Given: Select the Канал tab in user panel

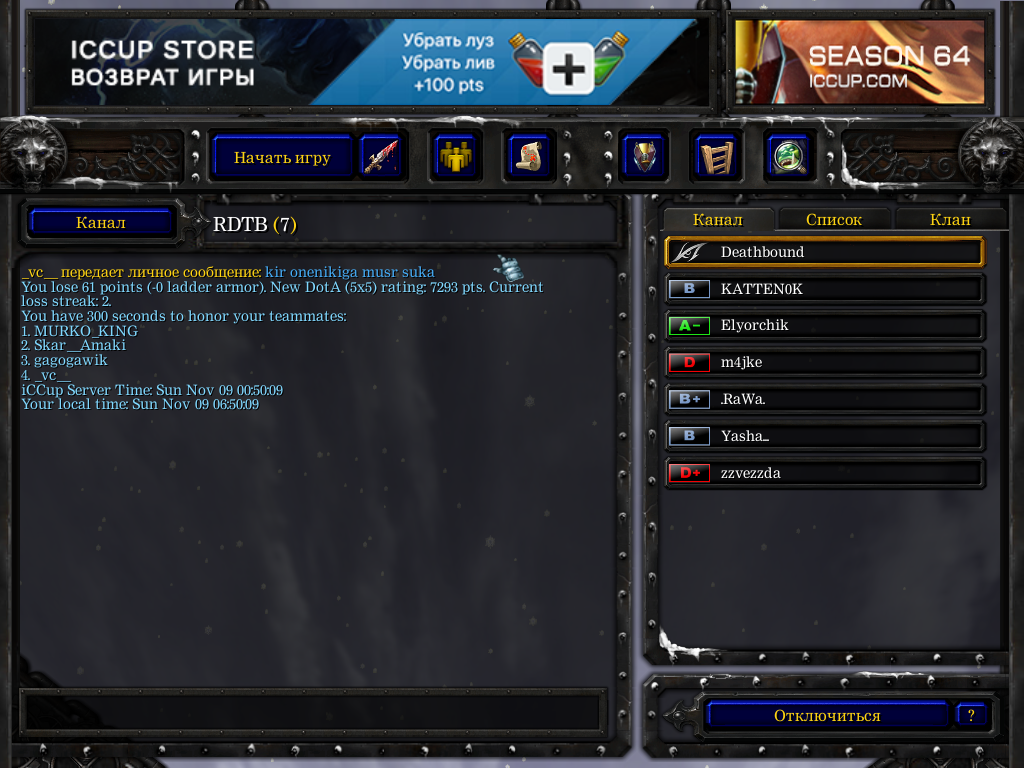Looking at the screenshot, I should point(717,220).
